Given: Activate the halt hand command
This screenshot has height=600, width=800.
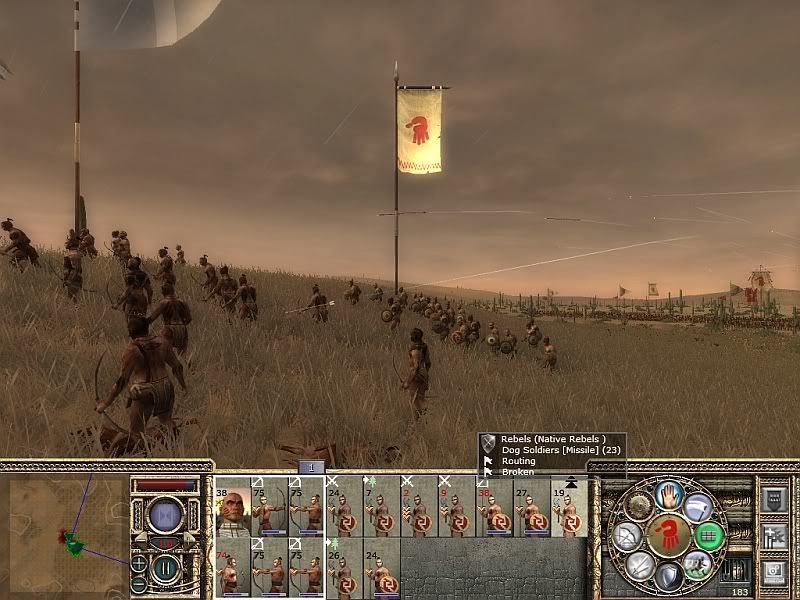Looking at the screenshot, I should (x=669, y=494).
